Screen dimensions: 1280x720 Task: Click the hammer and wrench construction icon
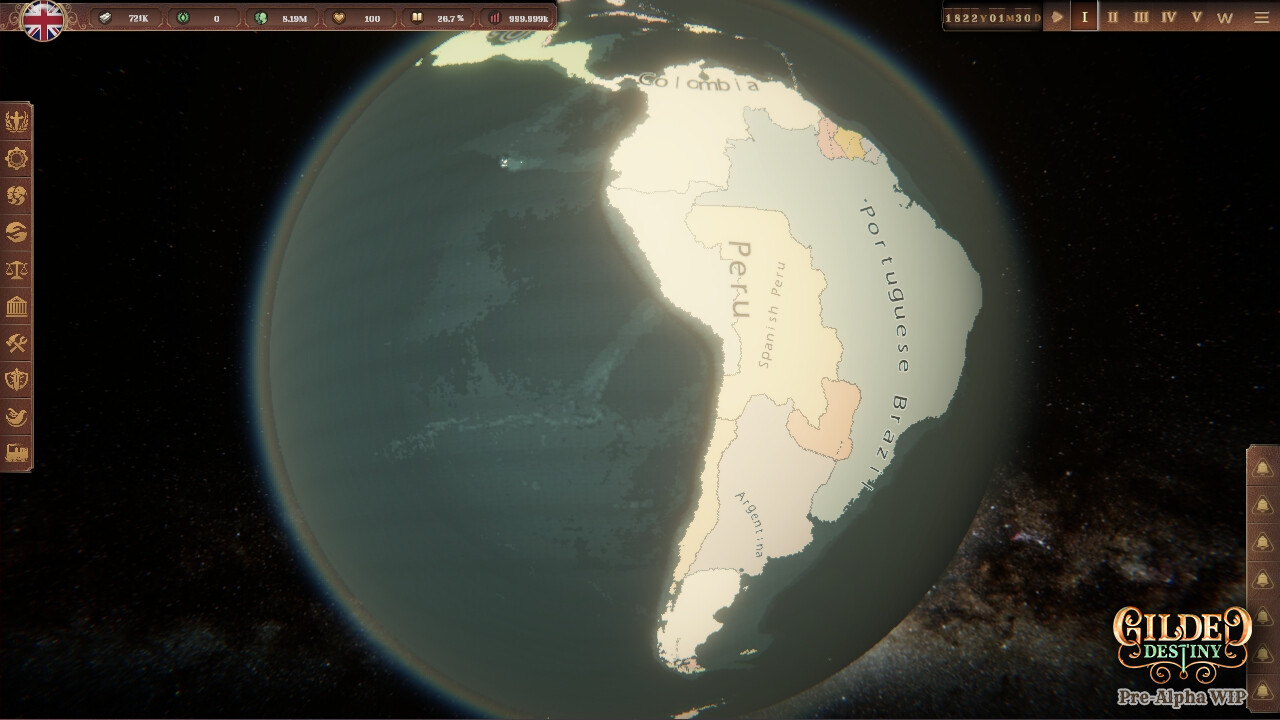[17, 343]
